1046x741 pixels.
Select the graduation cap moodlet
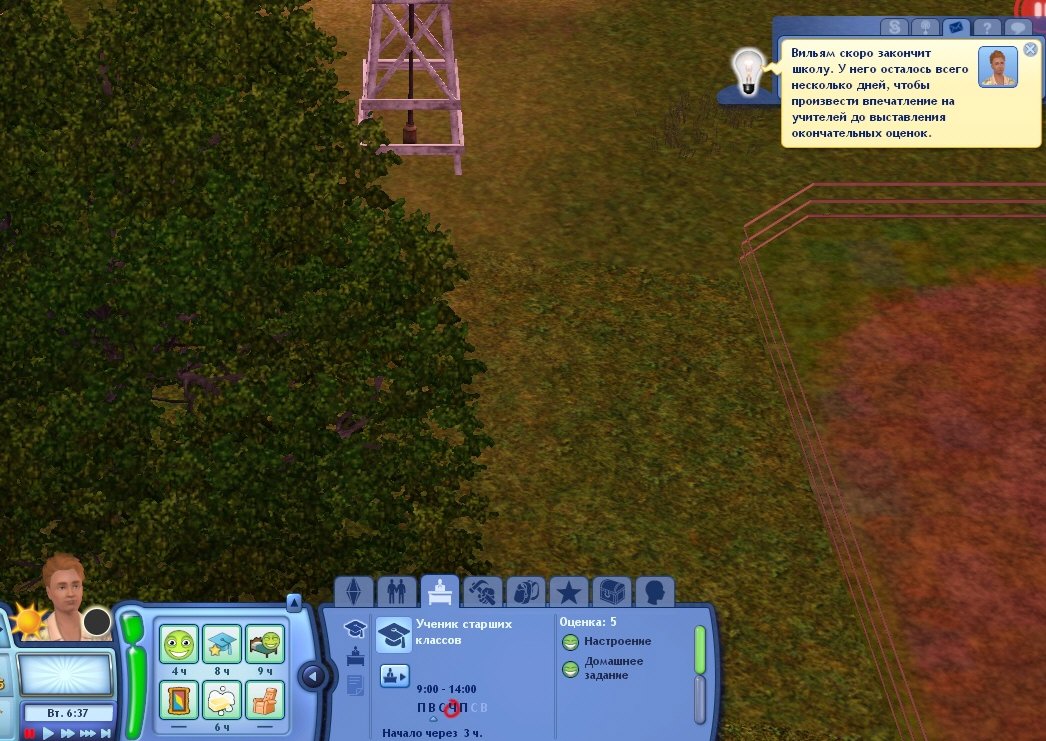click(222, 644)
